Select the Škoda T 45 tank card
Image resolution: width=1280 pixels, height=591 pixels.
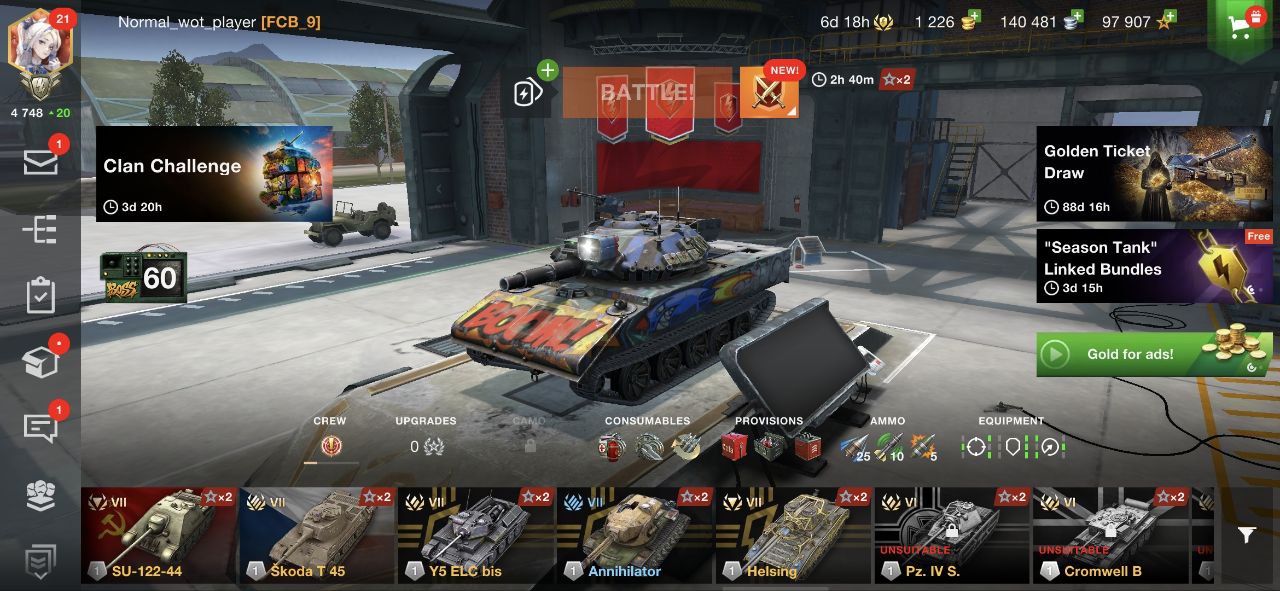pos(318,536)
